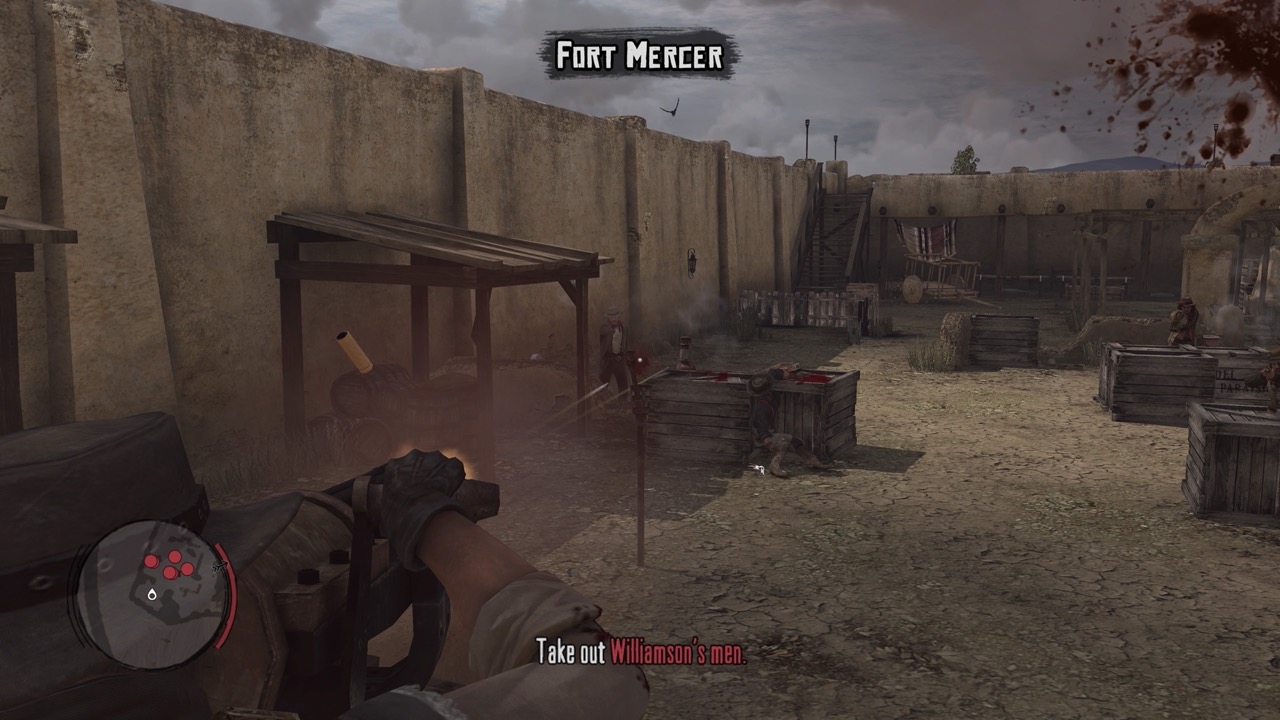Click the teardrop waypoint icon on the minimap
Viewport: 1280px width, 720px height.
click(152, 594)
